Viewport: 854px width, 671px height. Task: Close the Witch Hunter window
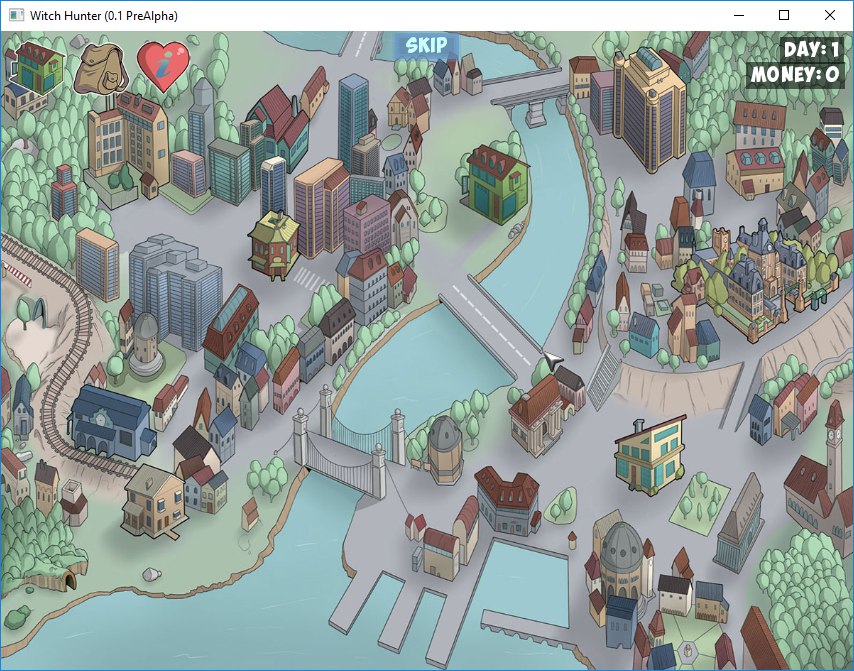pyautogui.click(x=830, y=15)
